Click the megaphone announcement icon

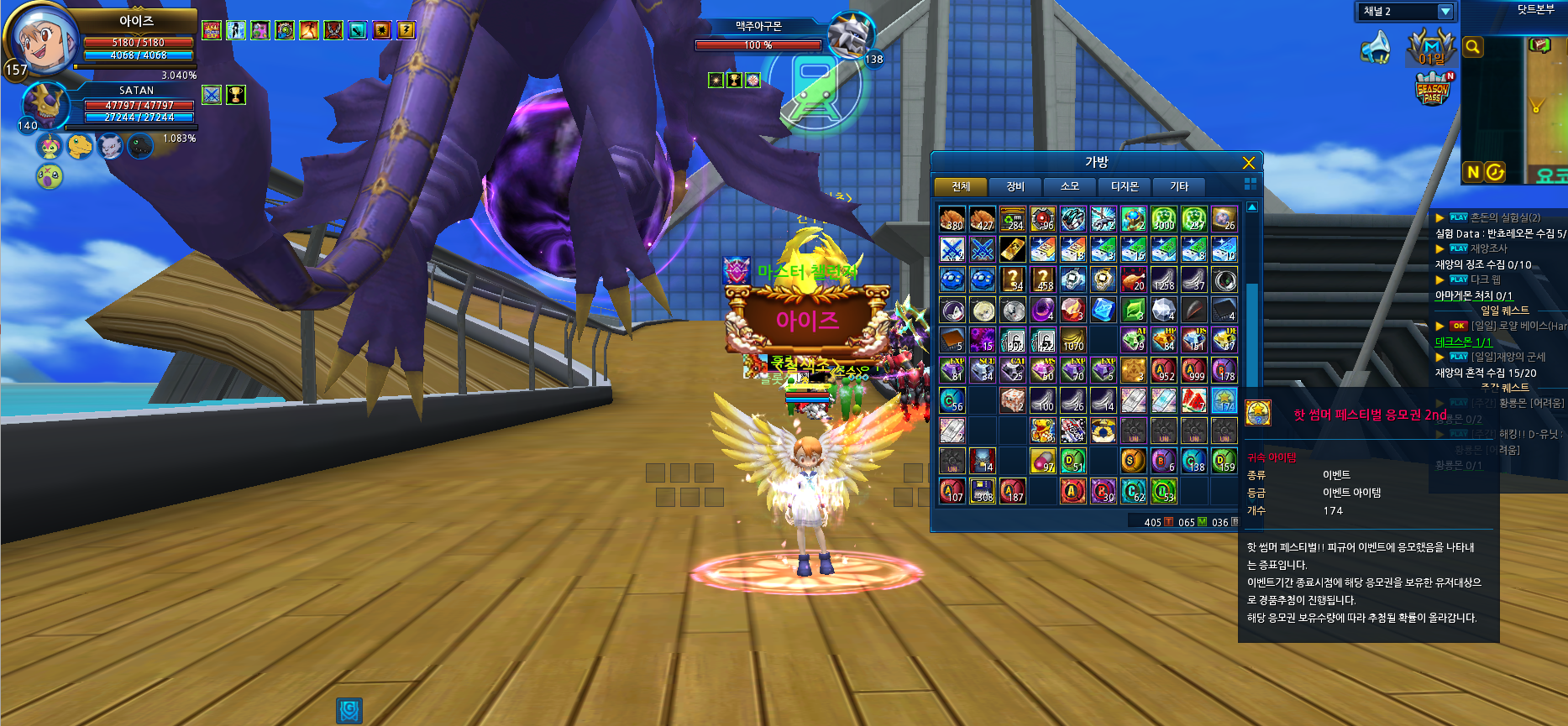pos(1376,48)
